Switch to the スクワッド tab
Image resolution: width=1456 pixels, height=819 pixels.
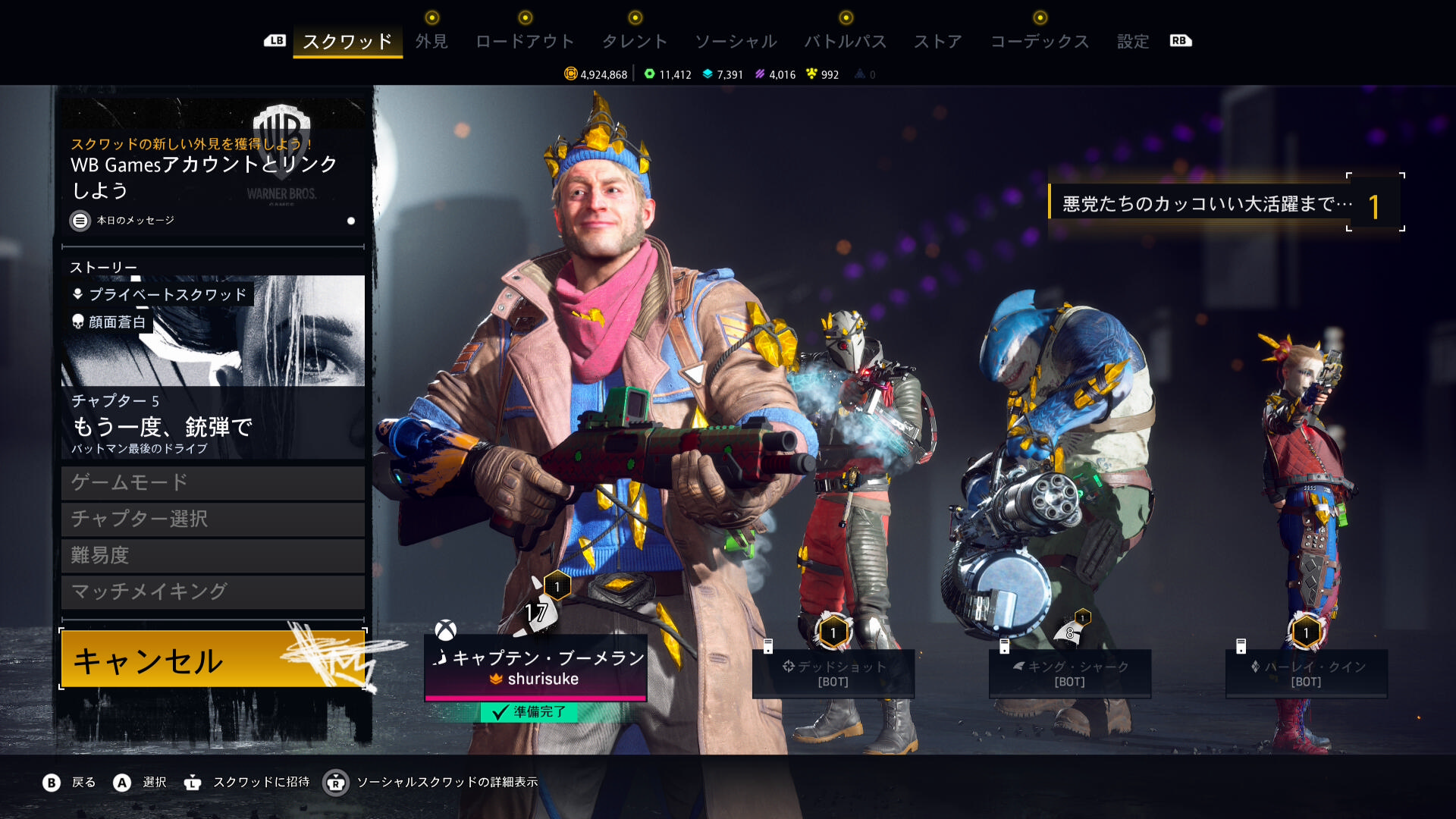coord(347,42)
